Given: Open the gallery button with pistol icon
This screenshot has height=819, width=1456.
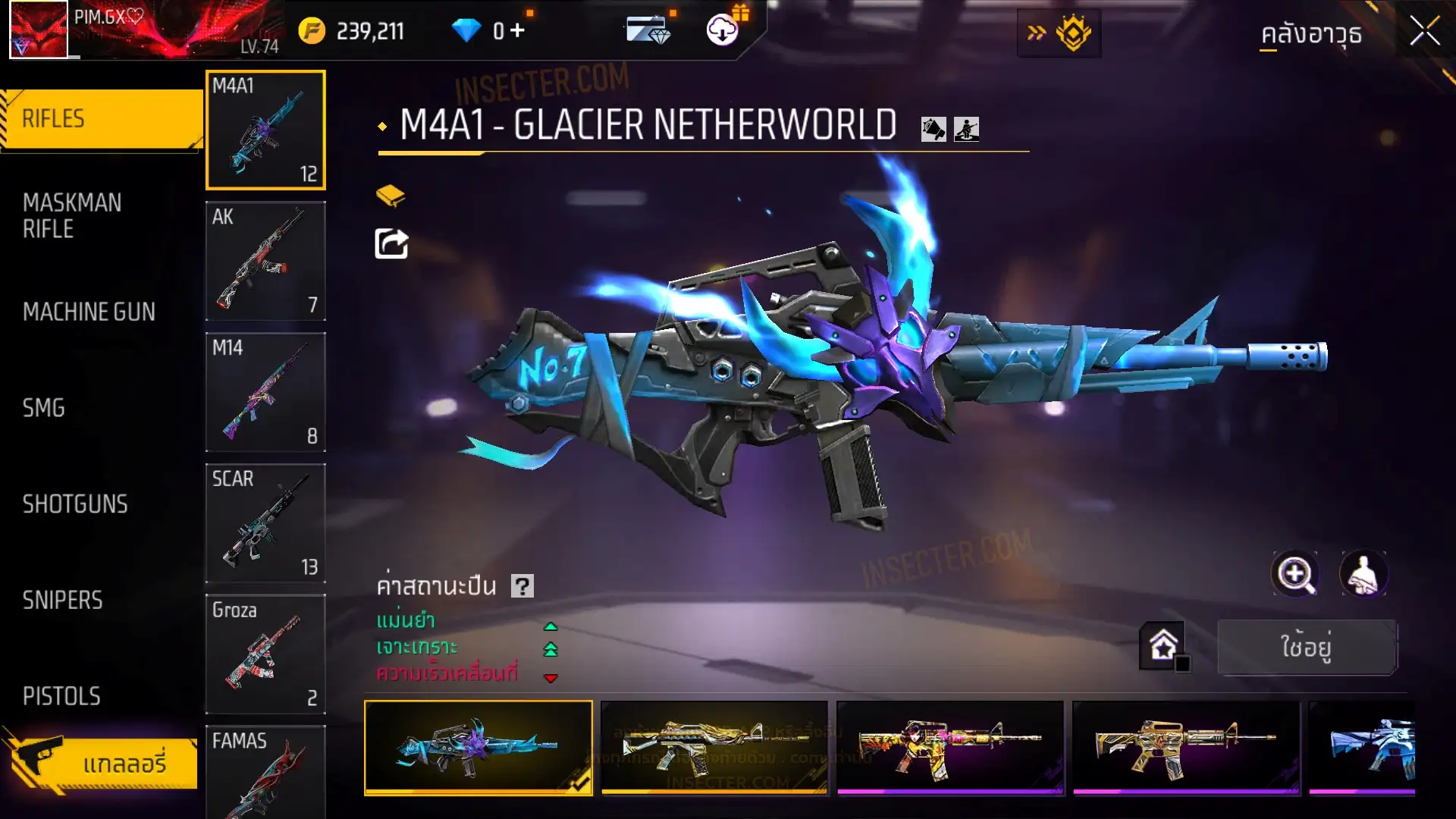Looking at the screenshot, I should tap(102, 762).
